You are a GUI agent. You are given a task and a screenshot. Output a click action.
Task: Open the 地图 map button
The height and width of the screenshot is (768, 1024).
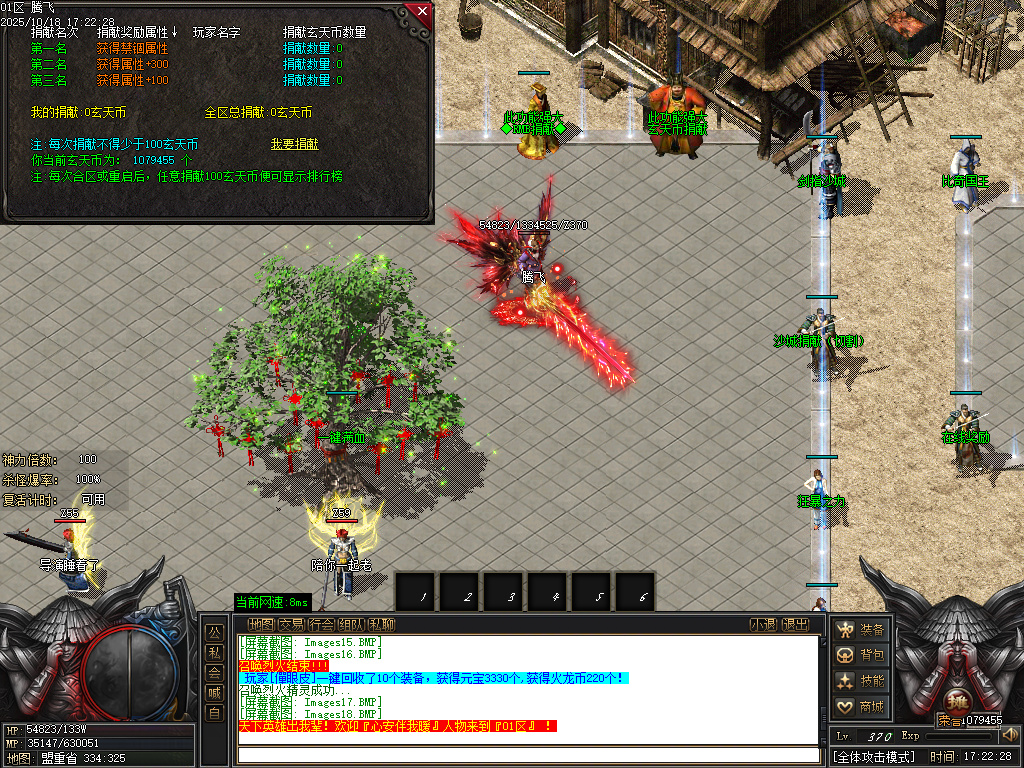[x=261, y=625]
